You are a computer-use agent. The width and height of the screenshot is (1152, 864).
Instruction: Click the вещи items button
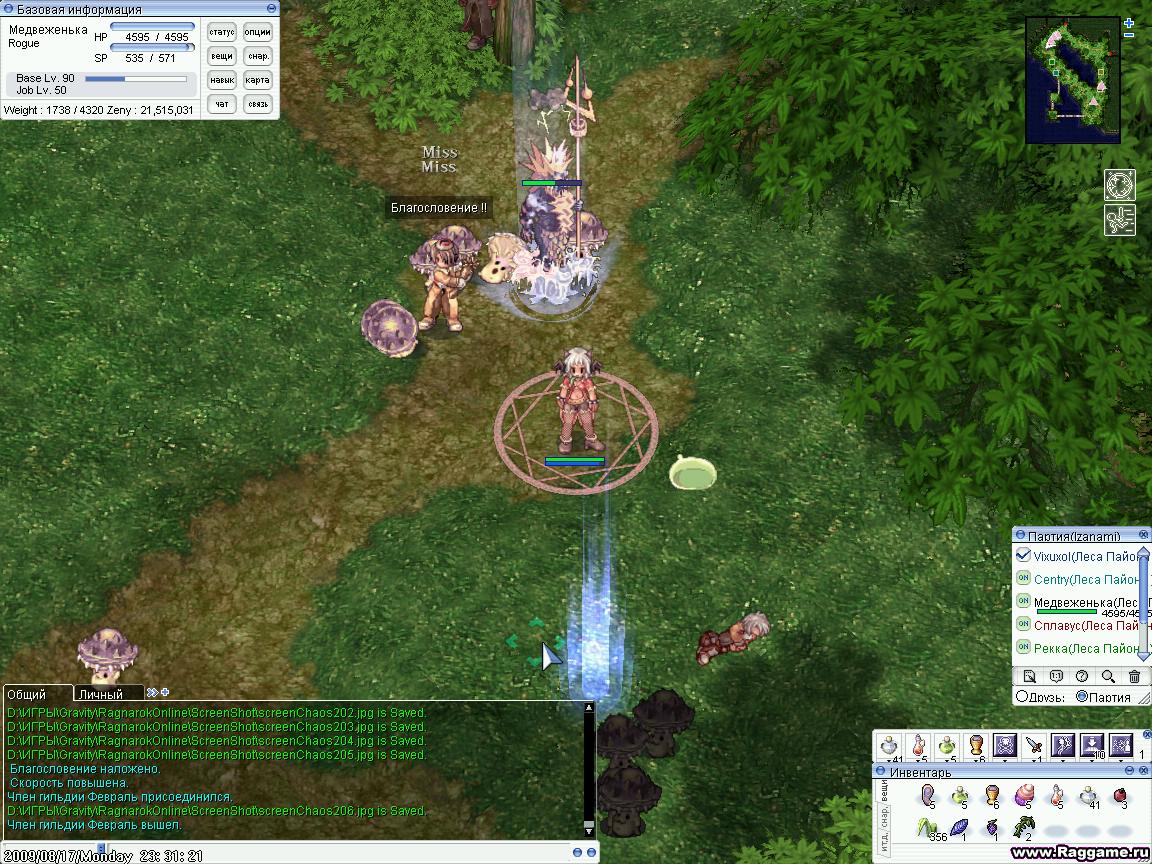pos(222,56)
